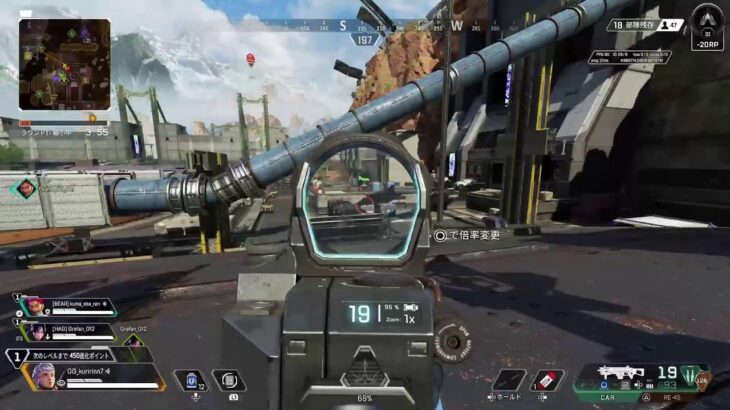Activate the tactical ability icon

point(229,380)
